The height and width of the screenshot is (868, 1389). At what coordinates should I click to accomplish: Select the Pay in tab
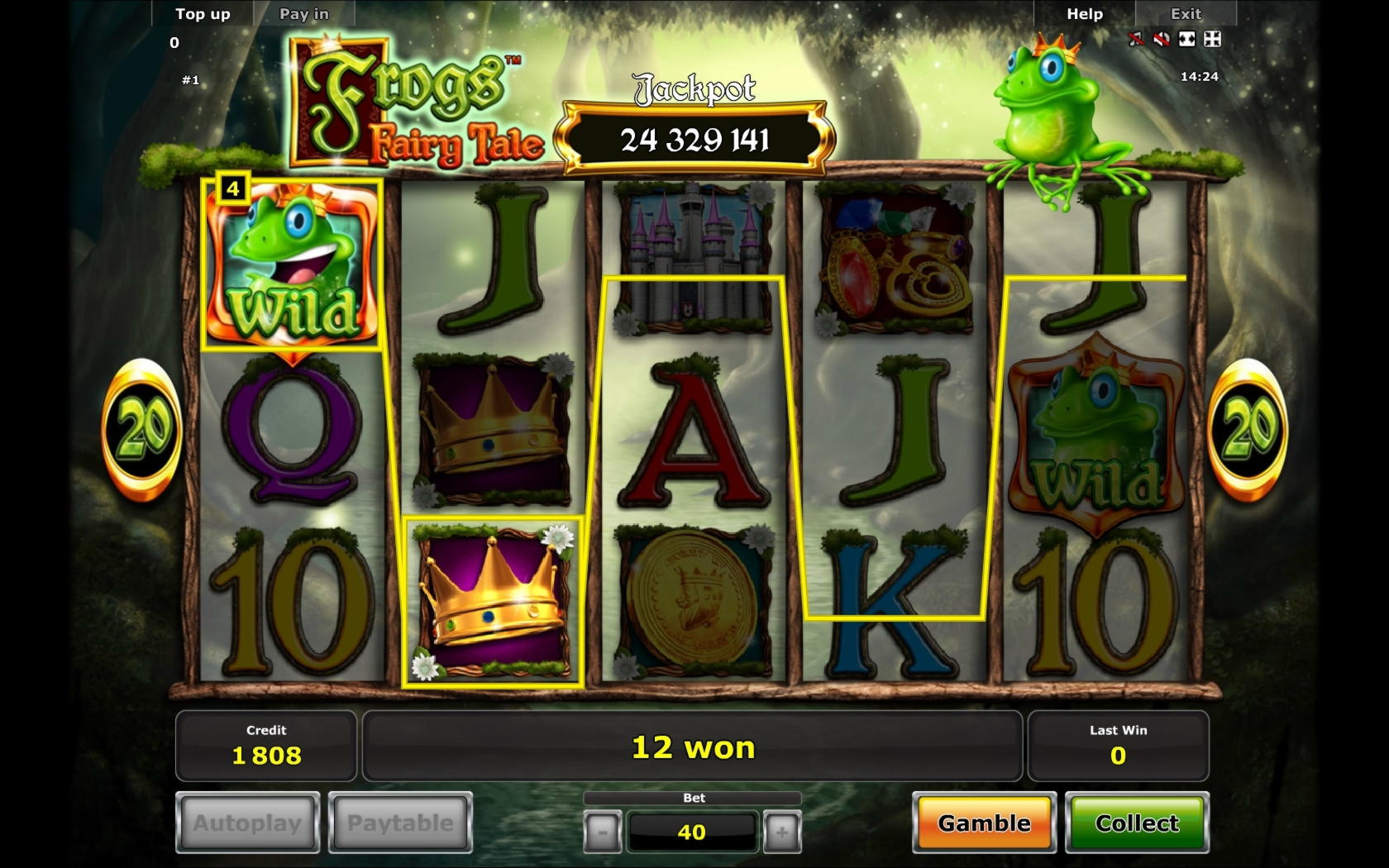click(x=304, y=14)
